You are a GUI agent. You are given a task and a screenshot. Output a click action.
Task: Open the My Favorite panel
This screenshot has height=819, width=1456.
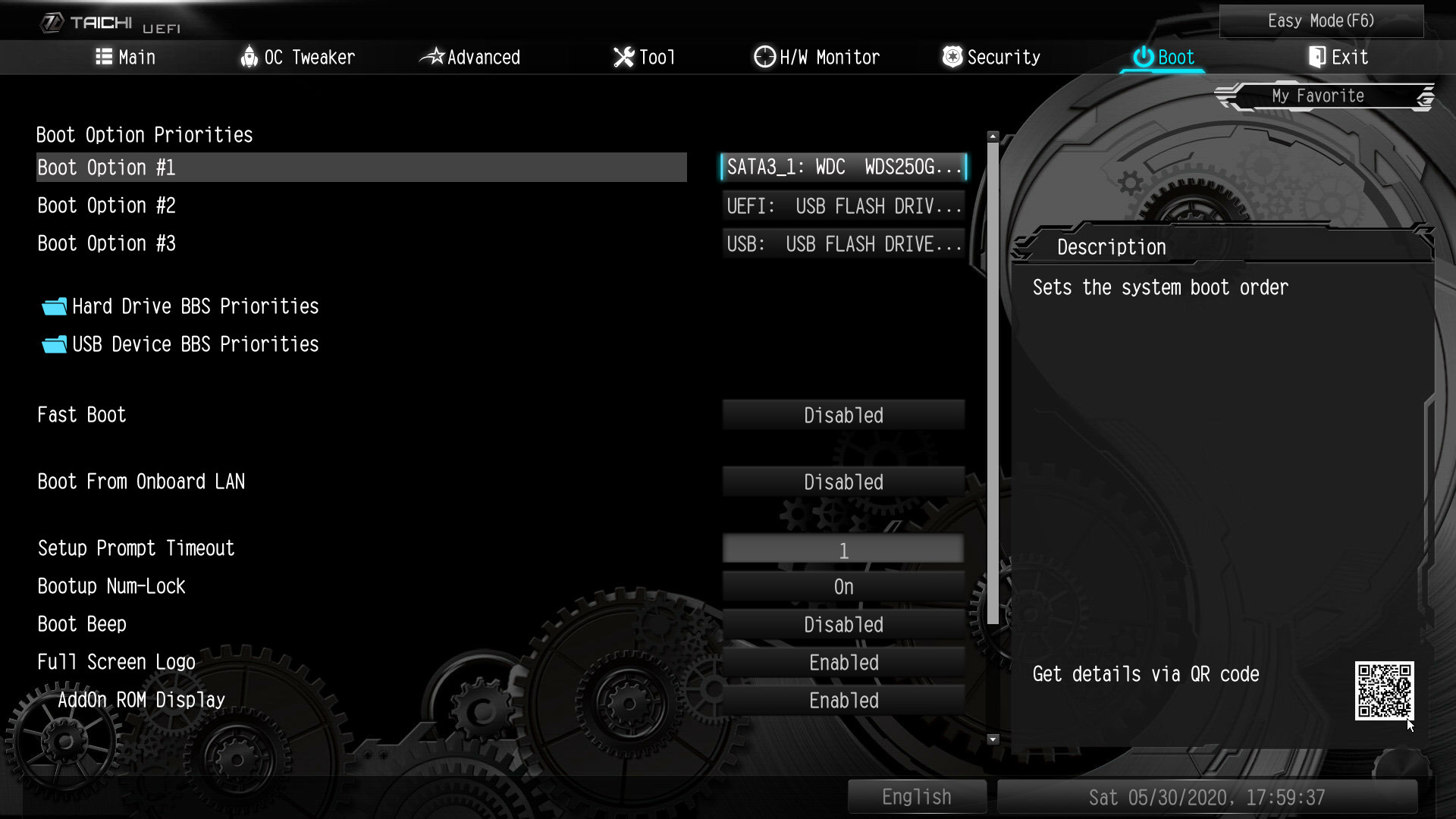1318,96
